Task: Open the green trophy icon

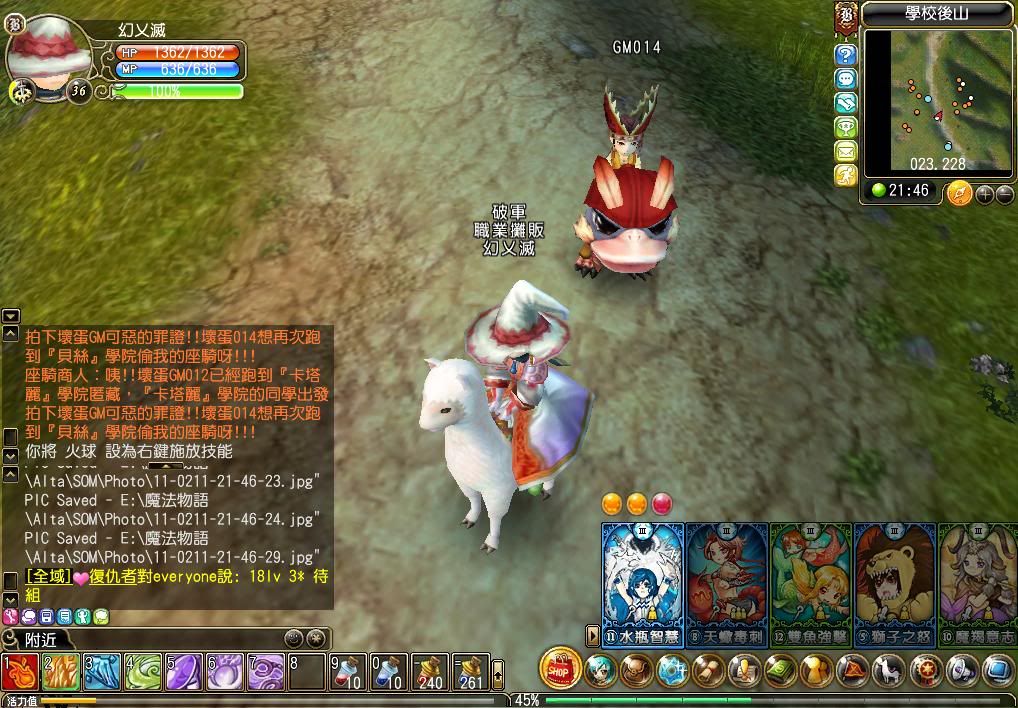Action: pyautogui.click(x=846, y=127)
